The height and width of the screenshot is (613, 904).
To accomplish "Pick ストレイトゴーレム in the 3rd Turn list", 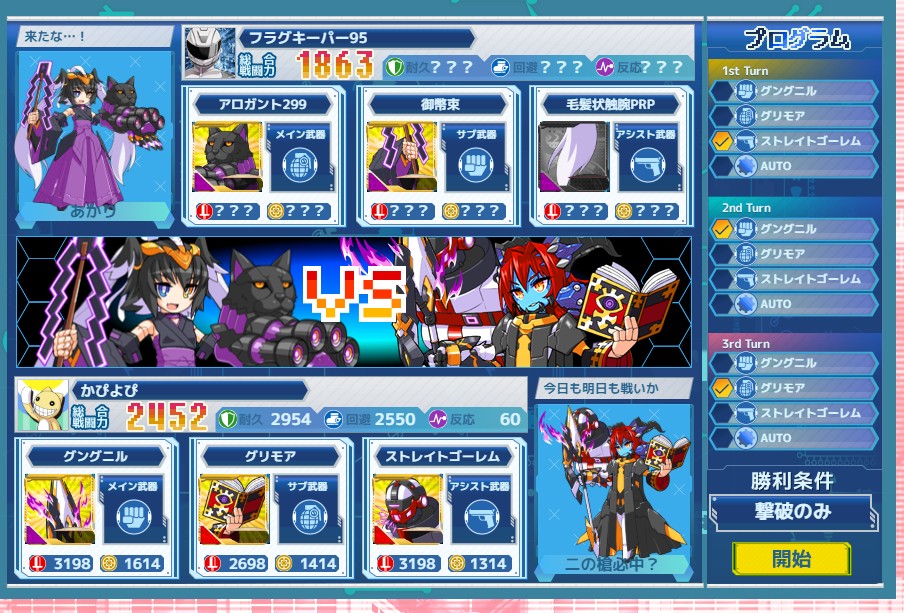I will click(x=795, y=413).
